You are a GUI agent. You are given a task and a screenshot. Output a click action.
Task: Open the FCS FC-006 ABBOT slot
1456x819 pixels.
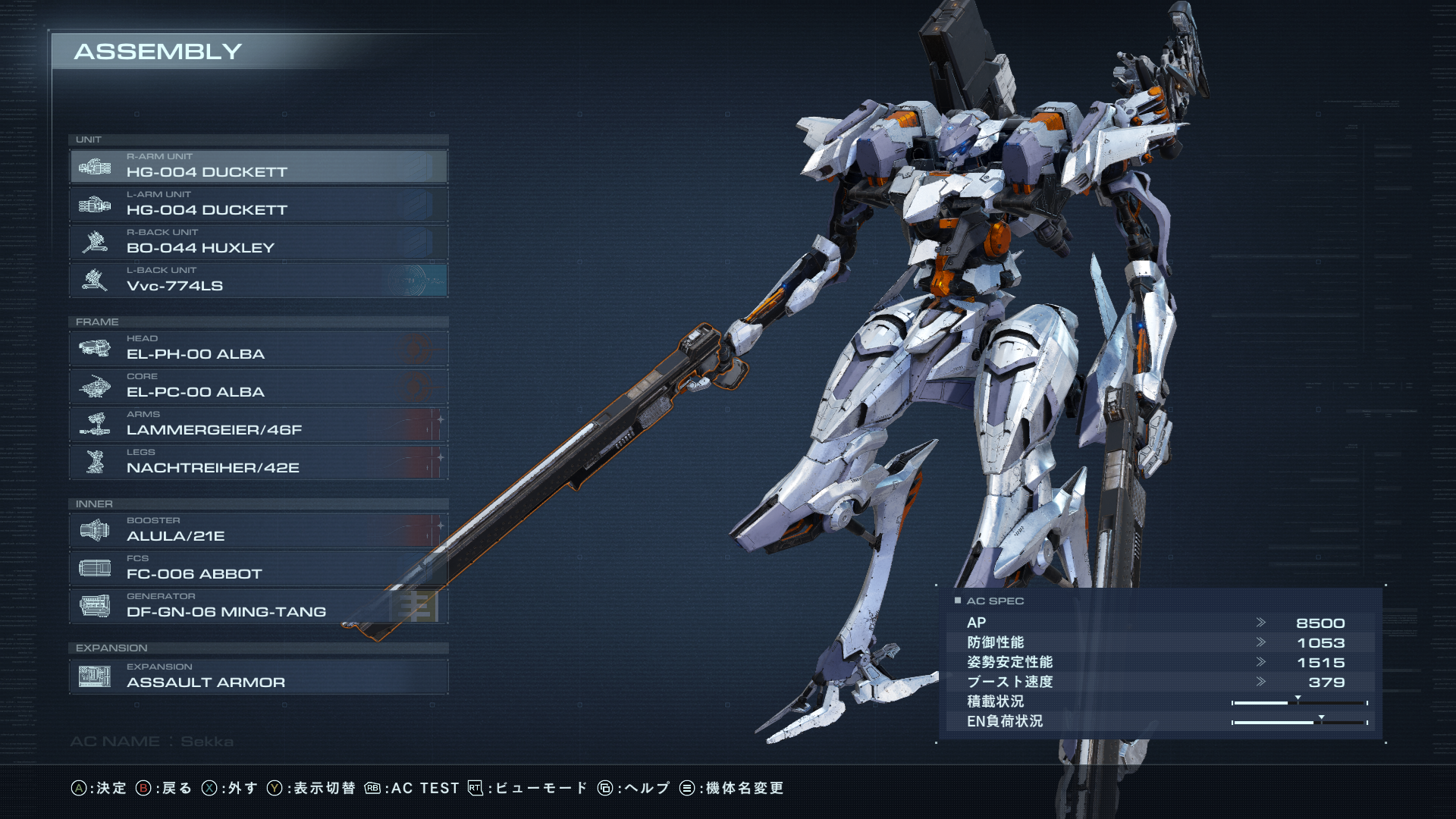(258, 568)
